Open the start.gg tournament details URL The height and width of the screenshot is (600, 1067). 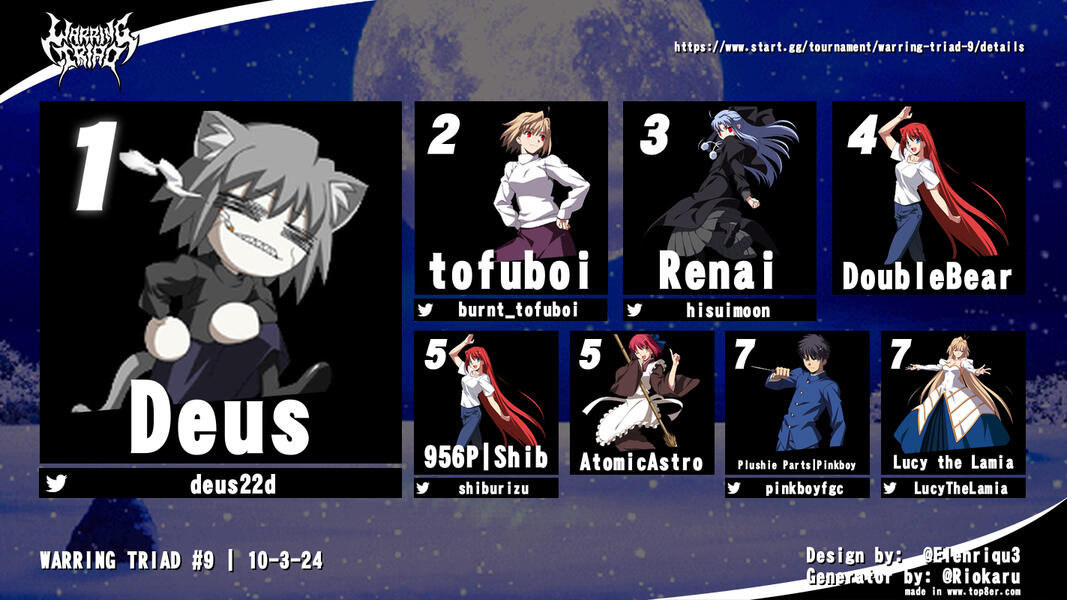pos(848,47)
